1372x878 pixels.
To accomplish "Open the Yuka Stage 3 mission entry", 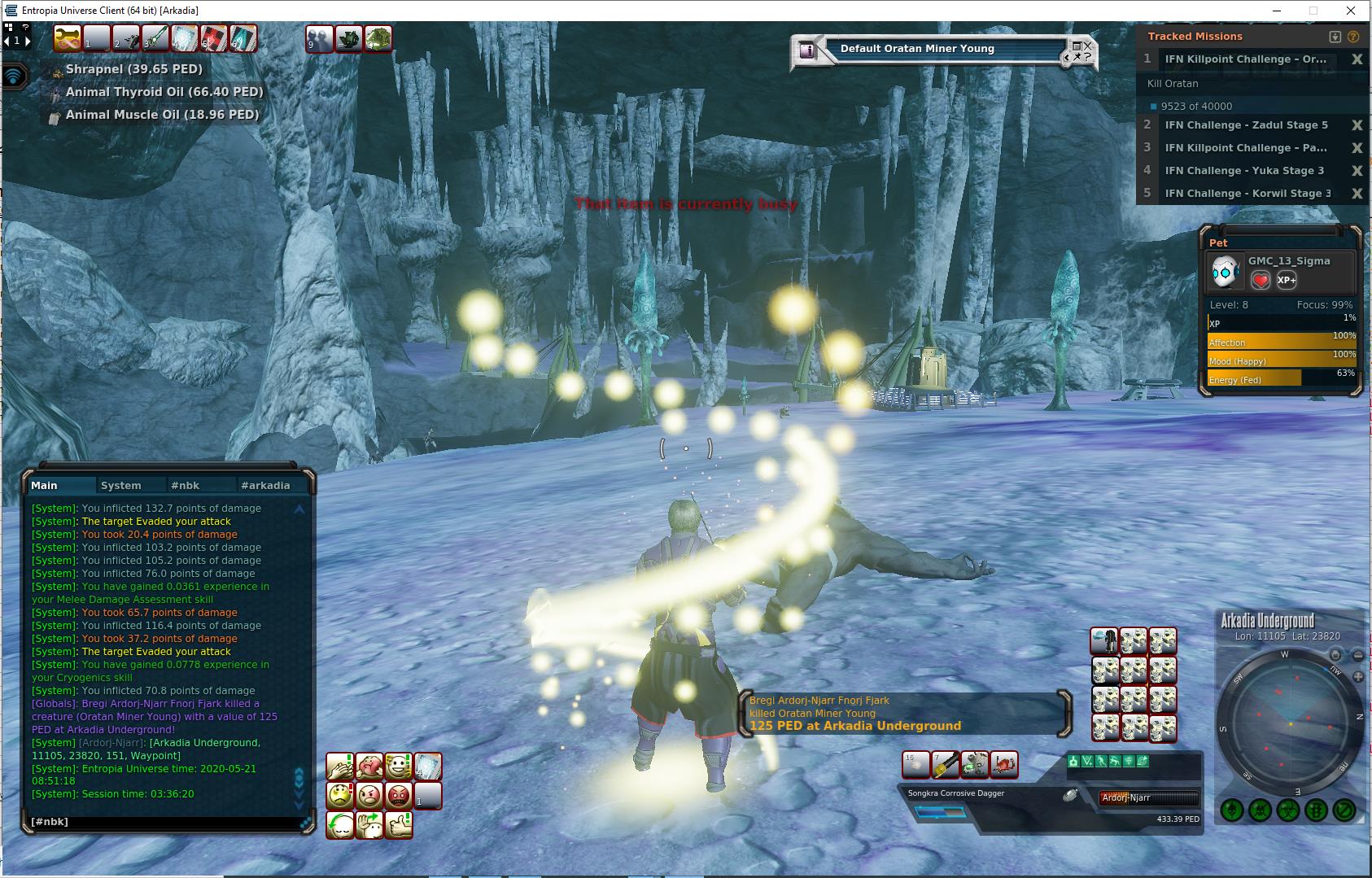I will pos(1244,171).
